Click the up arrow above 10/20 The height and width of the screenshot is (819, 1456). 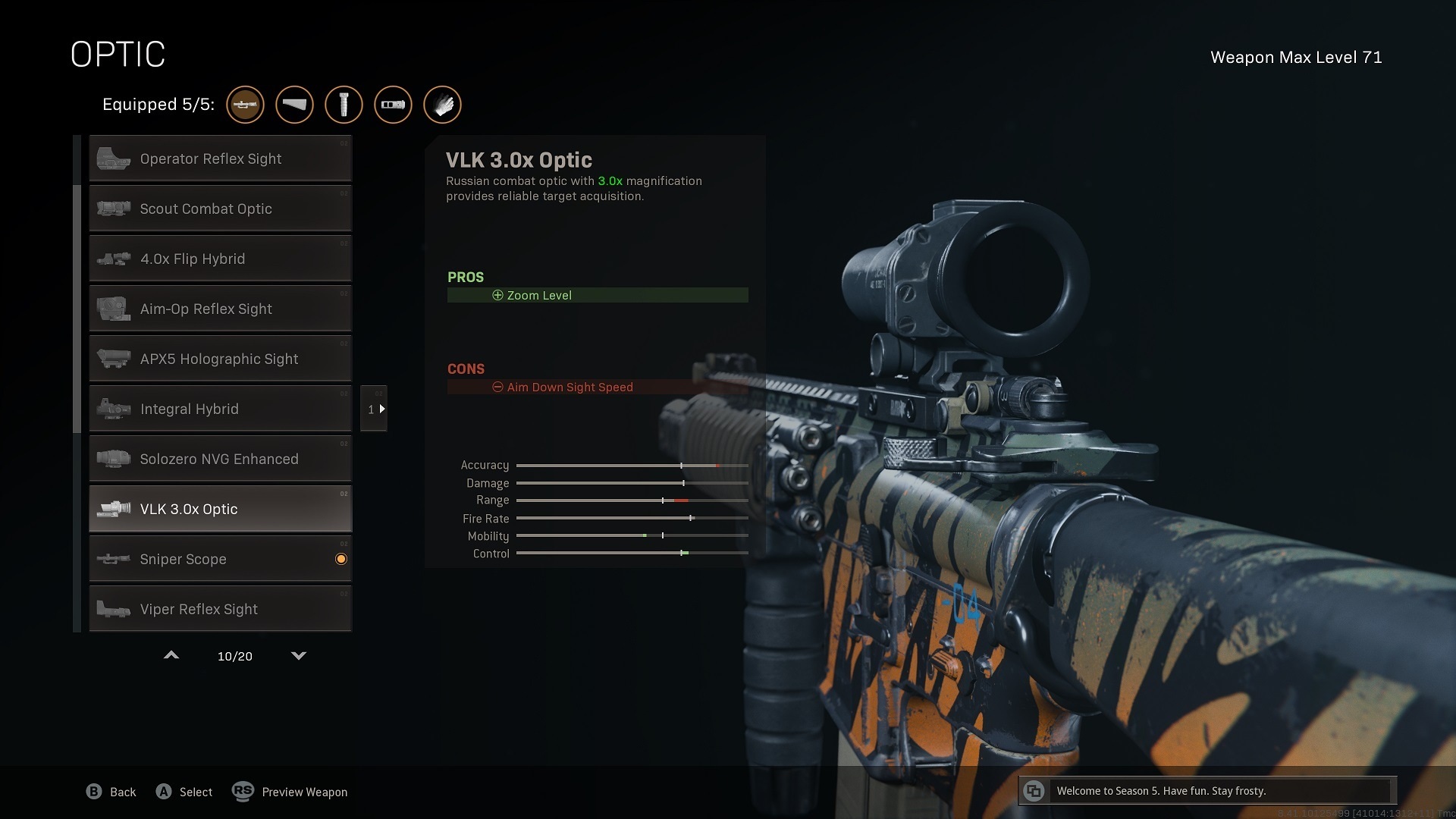171,655
